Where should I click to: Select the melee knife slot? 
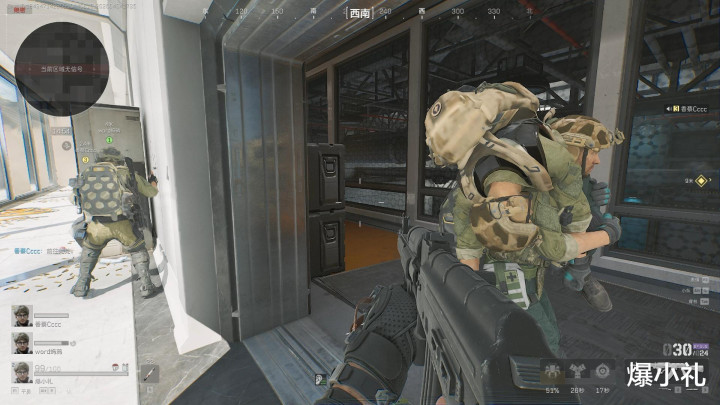[x=148, y=373]
